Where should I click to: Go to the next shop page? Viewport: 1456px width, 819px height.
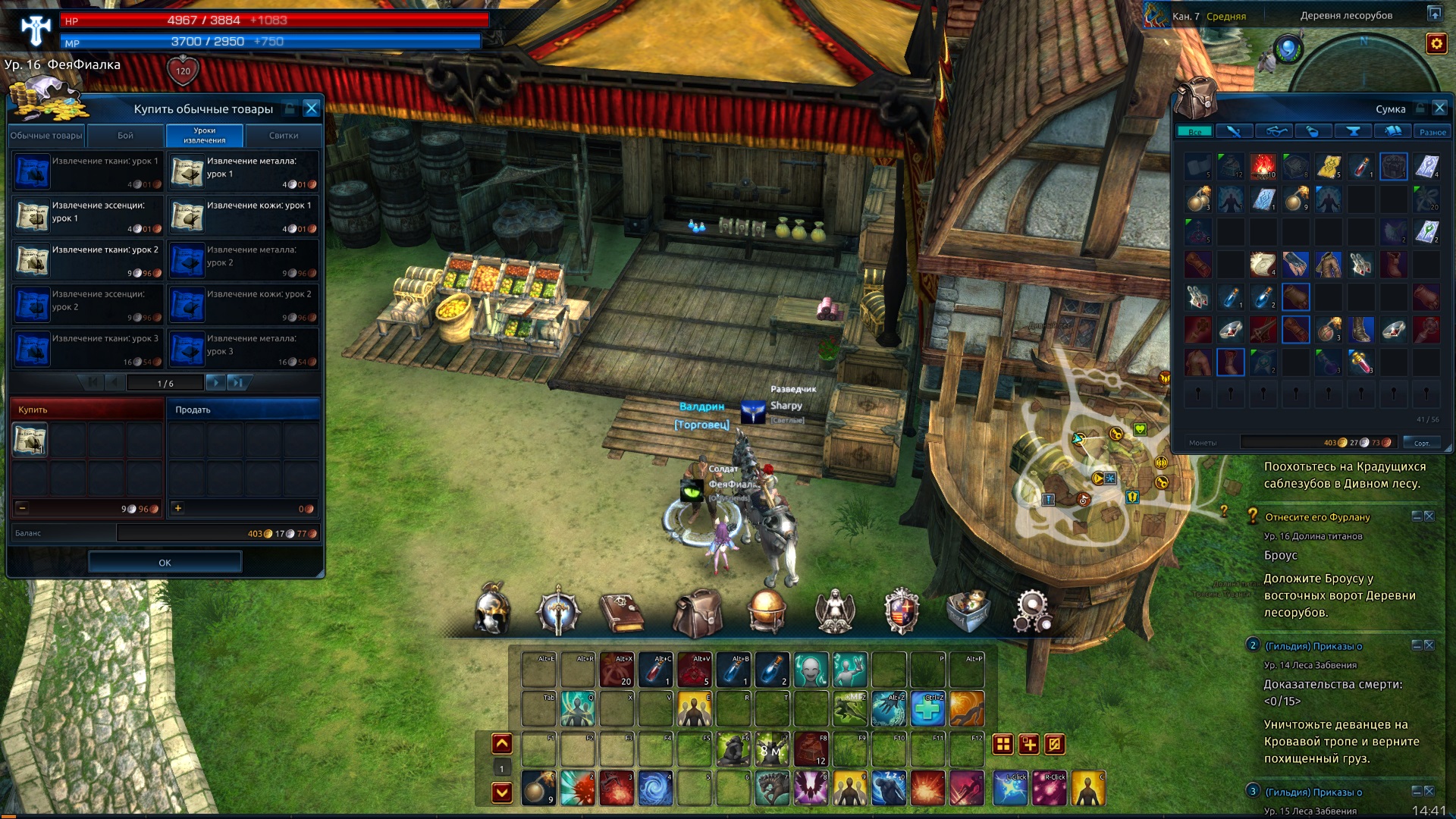pyautogui.click(x=215, y=383)
